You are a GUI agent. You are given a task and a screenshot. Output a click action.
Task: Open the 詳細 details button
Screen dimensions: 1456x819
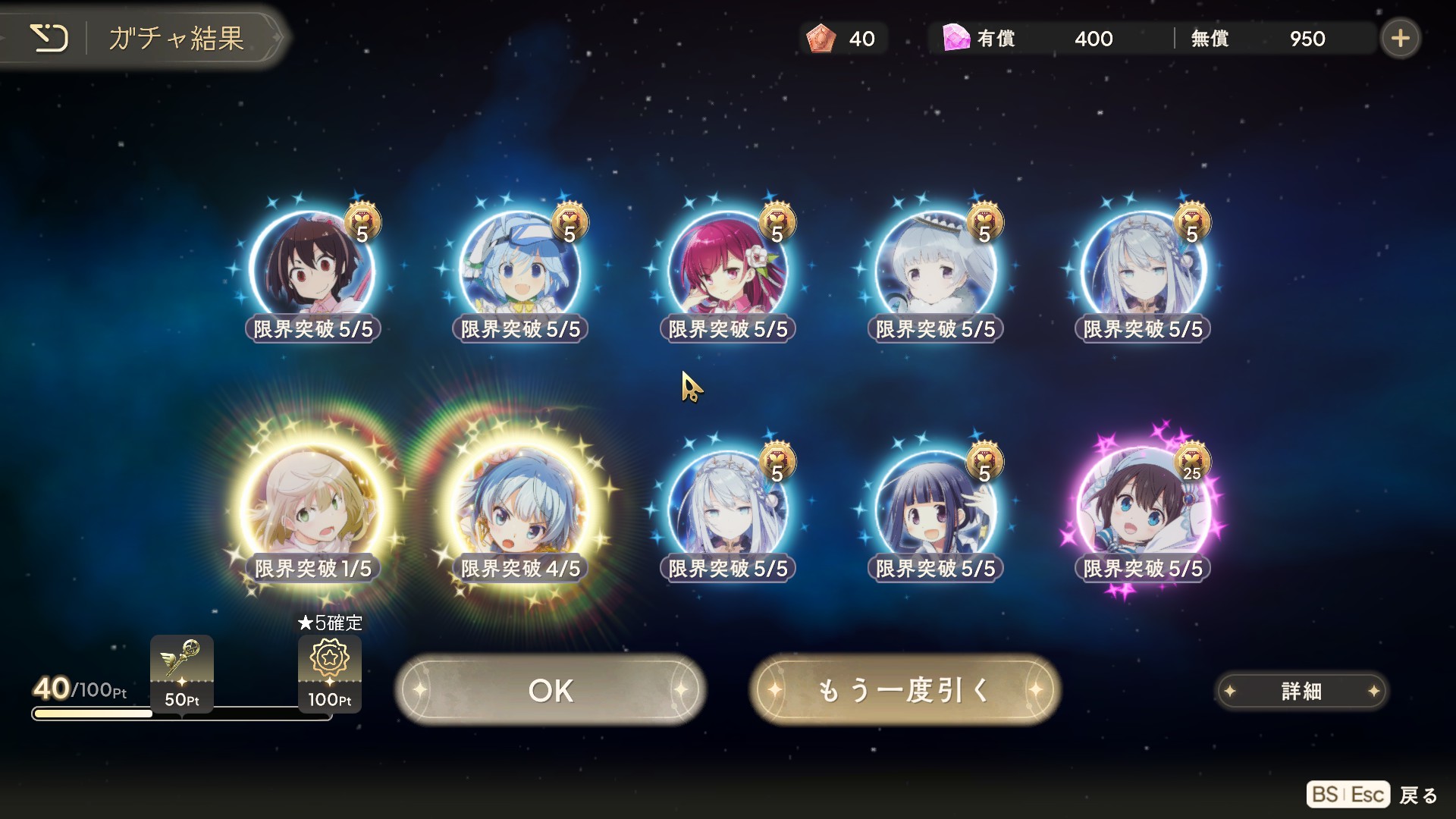(1301, 691)
